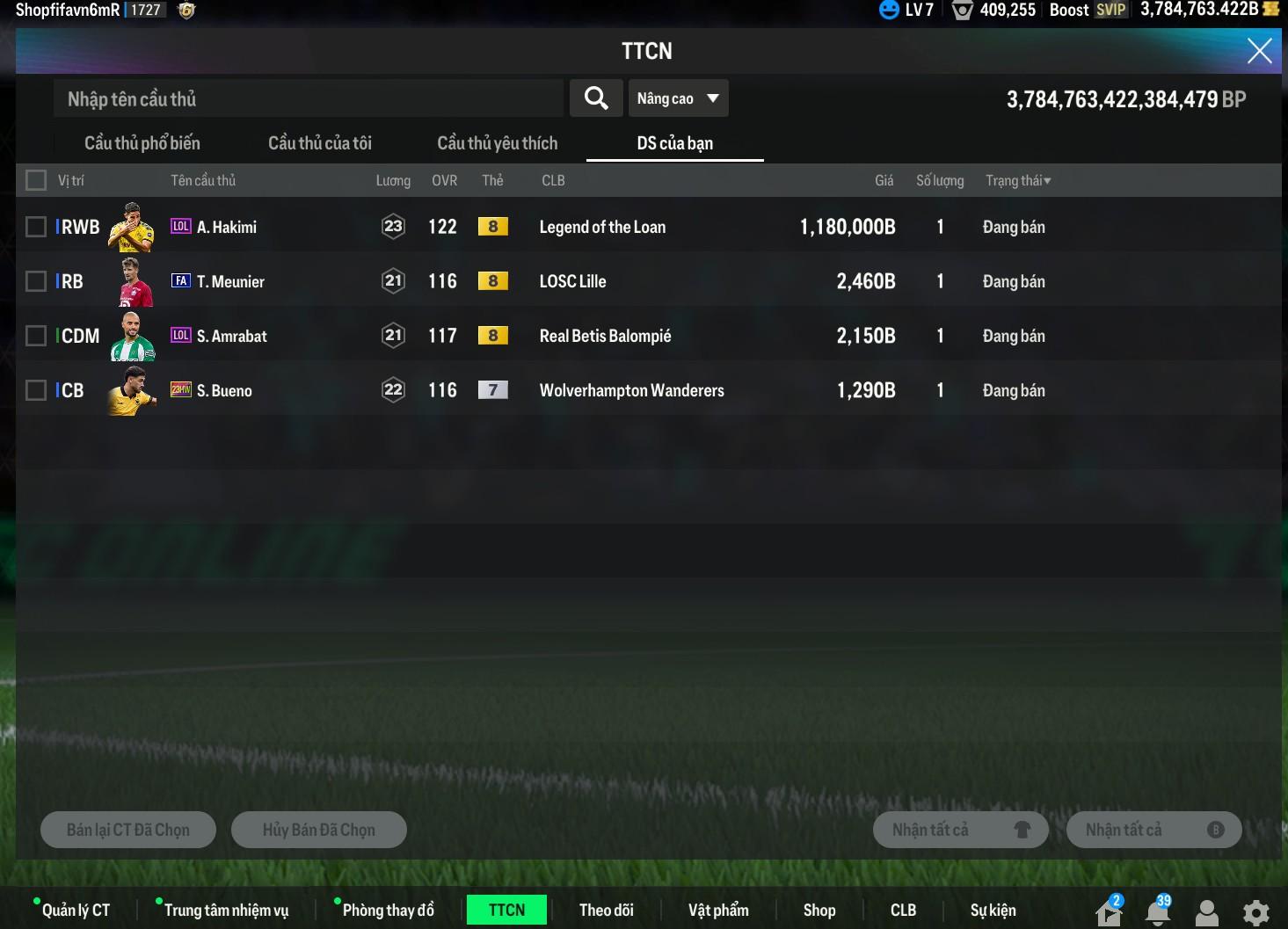Open the Nâng cao dropdown

(x=678, y=98)
